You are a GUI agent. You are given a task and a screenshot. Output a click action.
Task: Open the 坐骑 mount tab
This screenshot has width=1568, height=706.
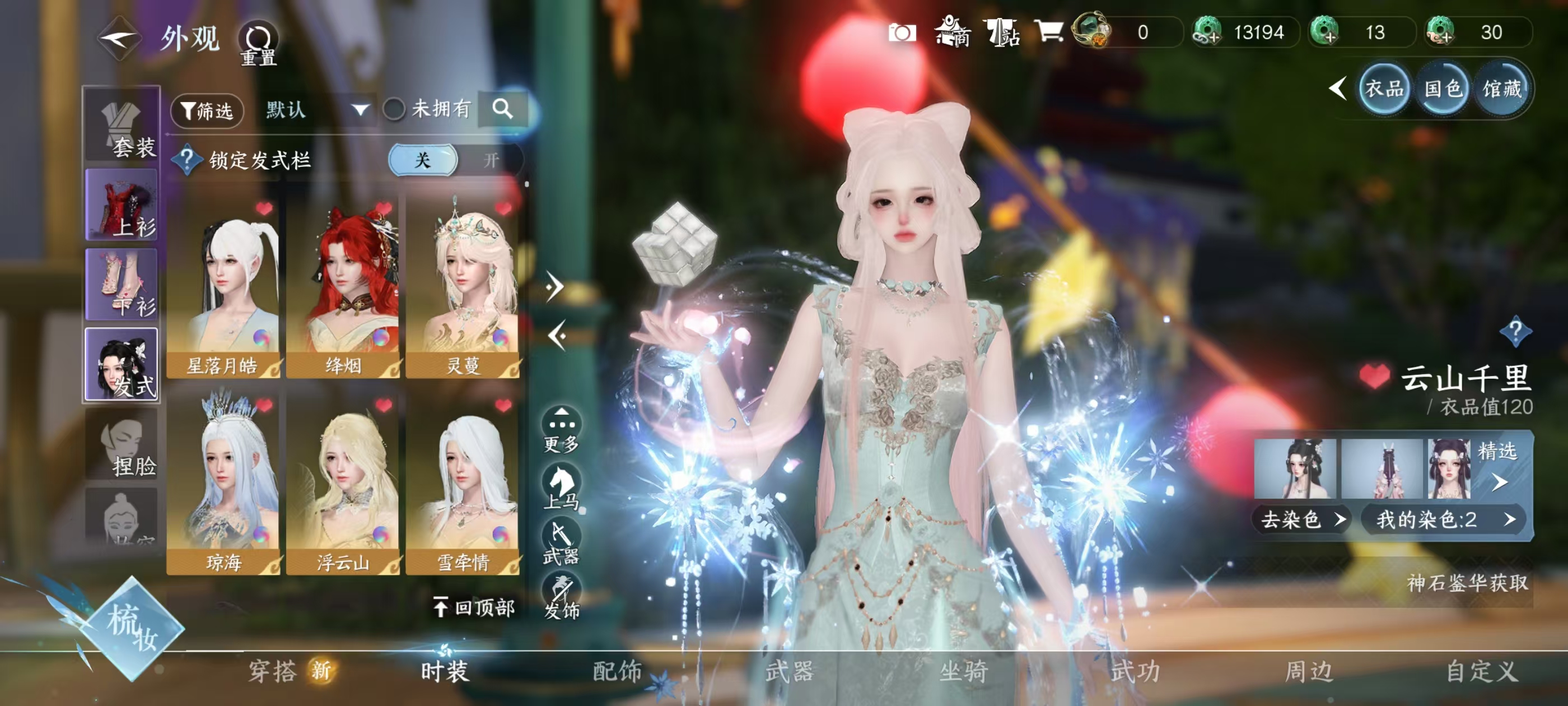(x=963, y=671)
